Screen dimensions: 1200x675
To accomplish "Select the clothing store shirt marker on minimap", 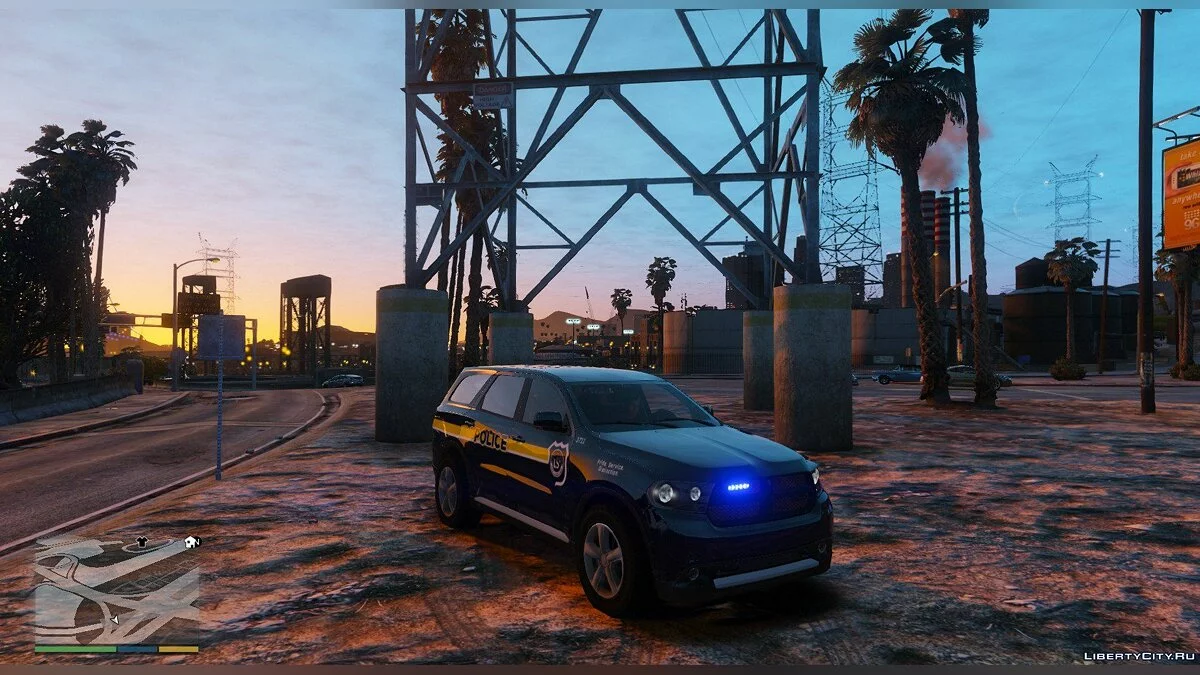I will click(141, 543).
